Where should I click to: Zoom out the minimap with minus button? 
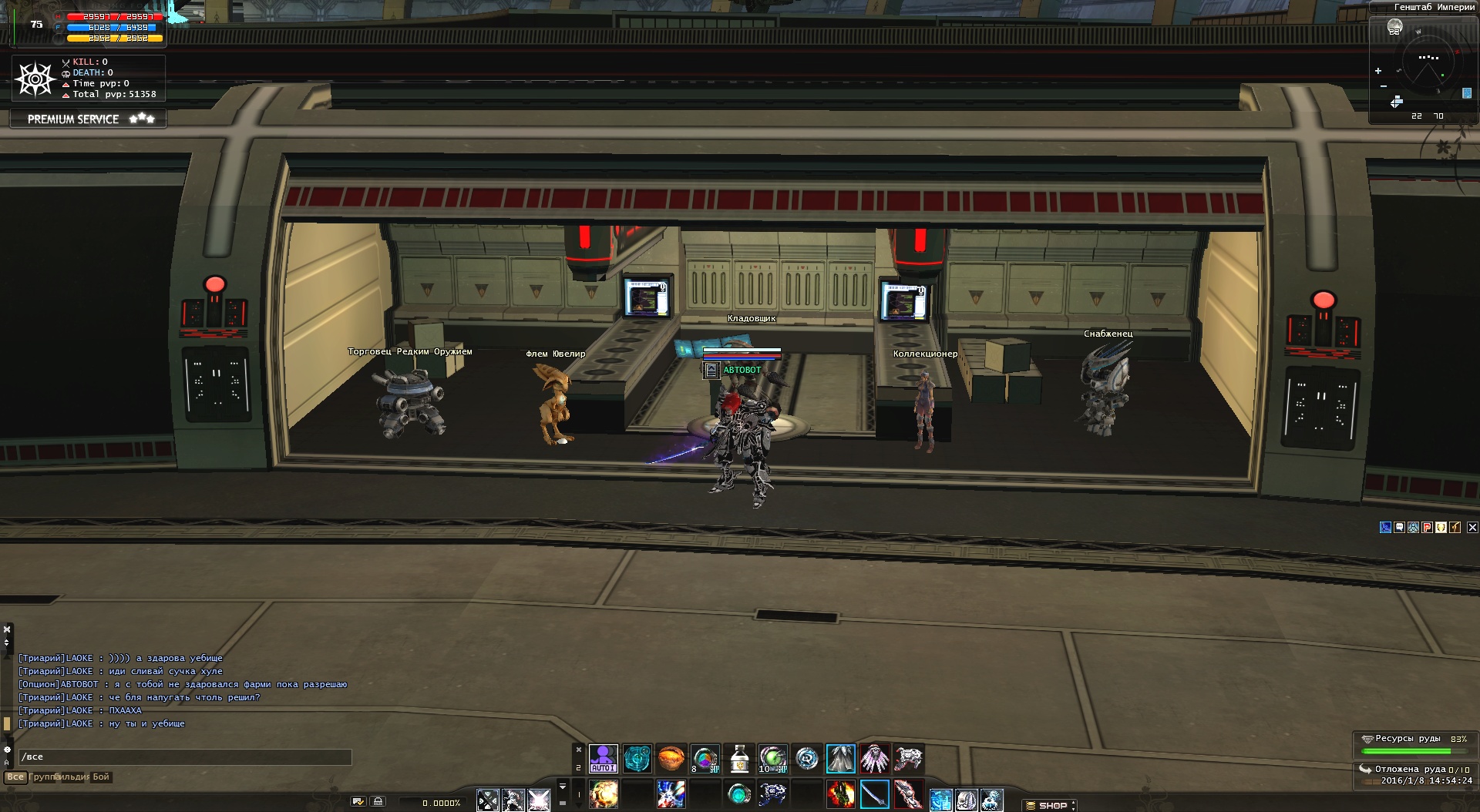pos(1384,86)
